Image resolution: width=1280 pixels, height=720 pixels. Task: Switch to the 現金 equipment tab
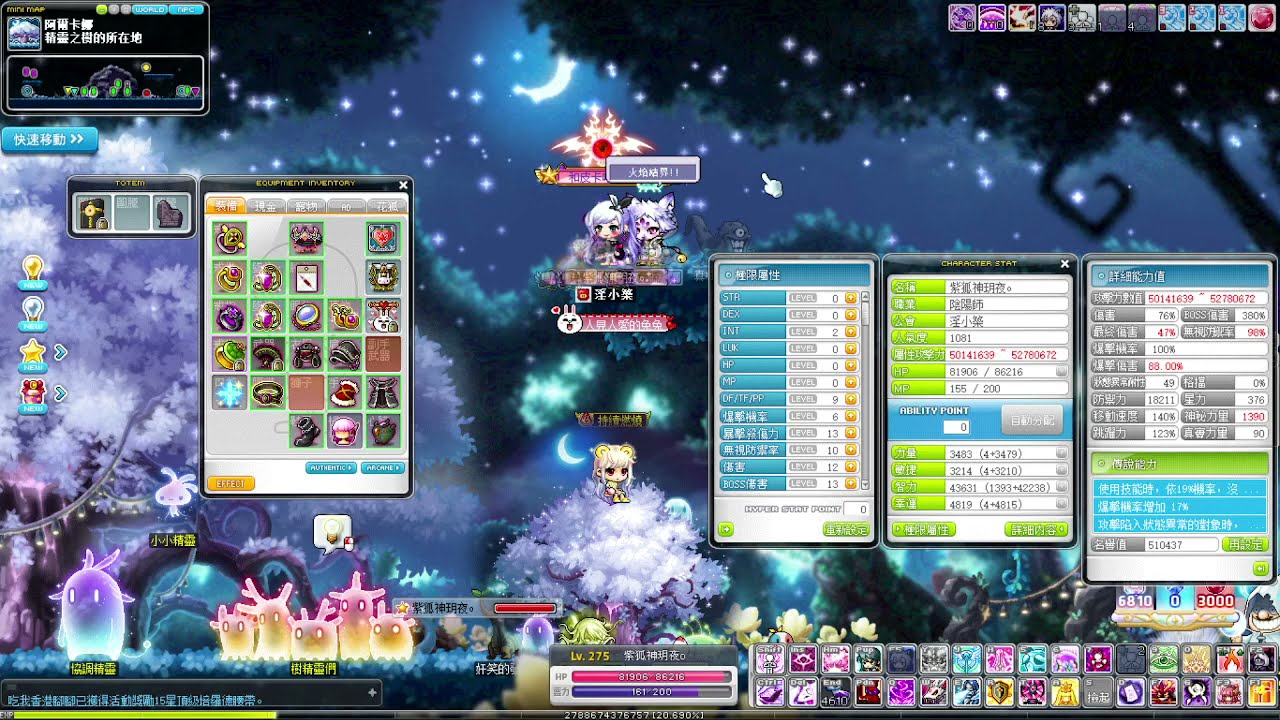pos(265,206)
